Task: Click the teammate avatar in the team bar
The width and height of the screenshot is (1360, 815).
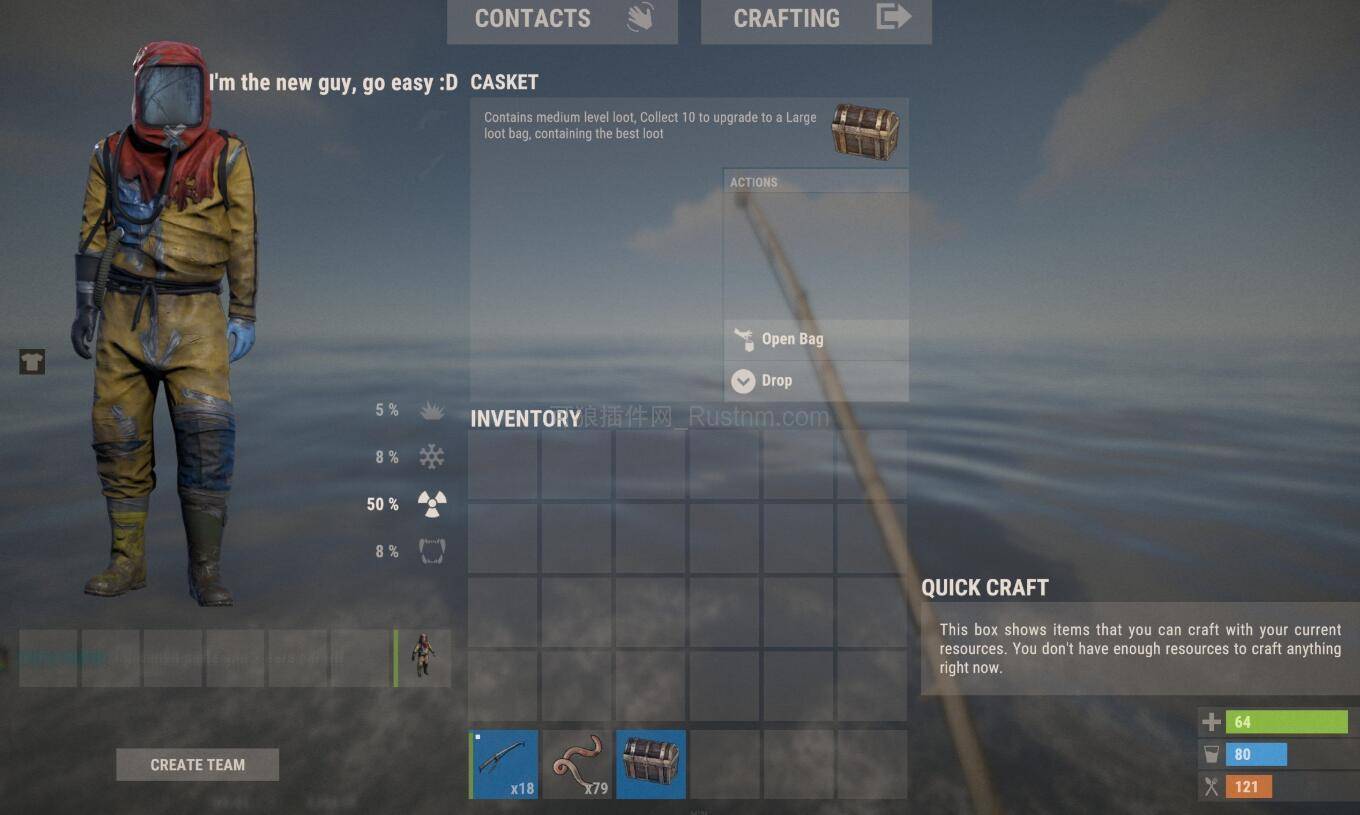Action: [424, 657]
